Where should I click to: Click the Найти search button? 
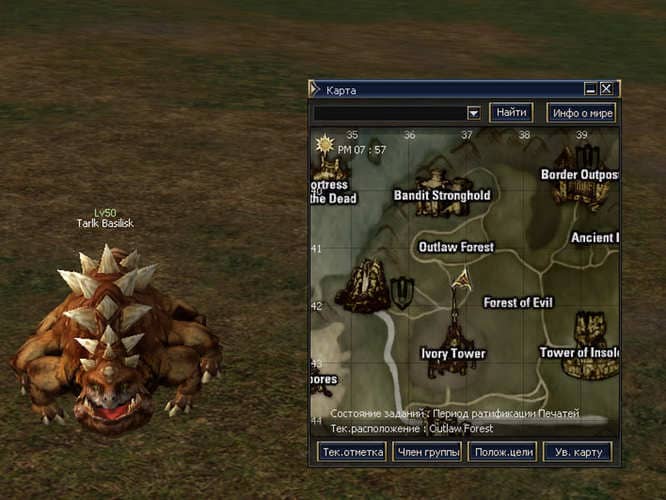point(511,112)
